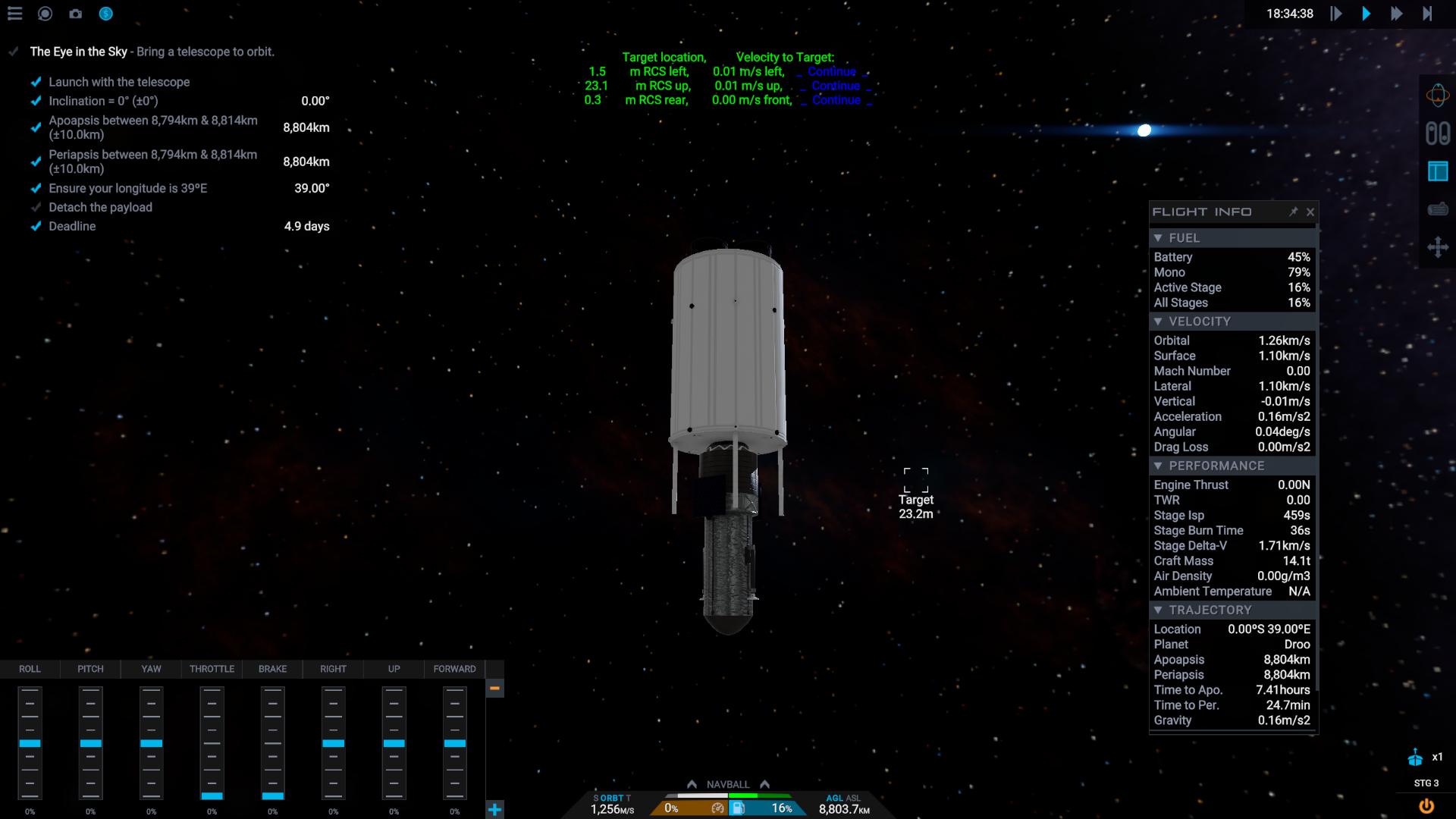
Task: Toggle the blue panel layout icon
Action: [x=1437, y=171]
